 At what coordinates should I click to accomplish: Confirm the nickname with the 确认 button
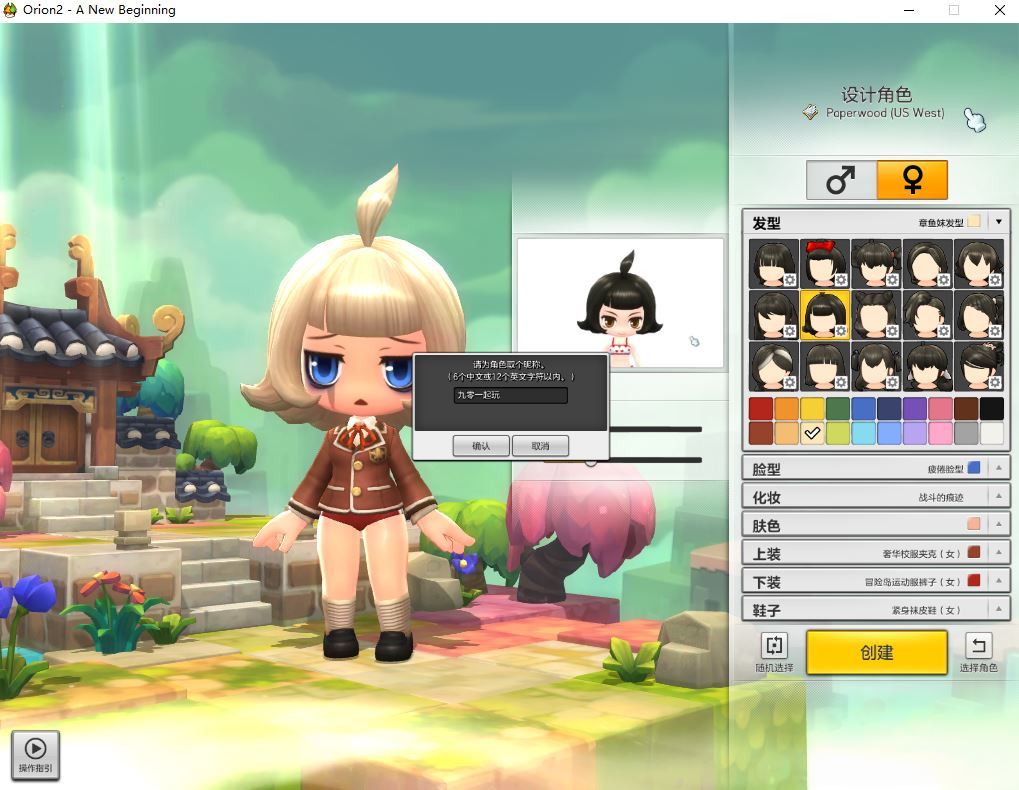point(481,446)
